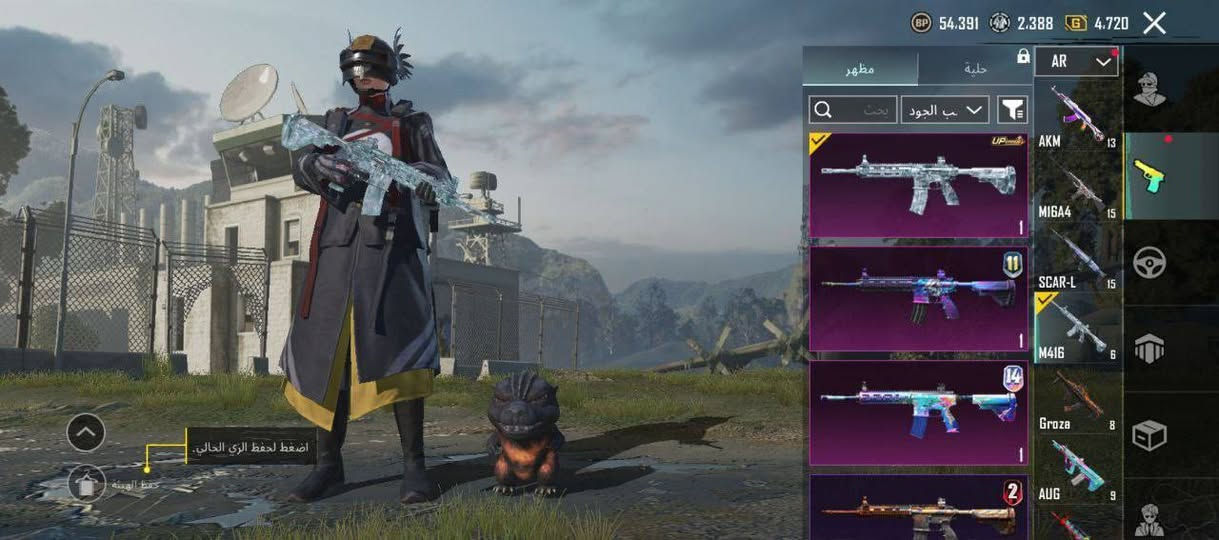This screenshot has height=540, width=1219.
Task: Open the supply crate box section
Action: [1149, 435]
